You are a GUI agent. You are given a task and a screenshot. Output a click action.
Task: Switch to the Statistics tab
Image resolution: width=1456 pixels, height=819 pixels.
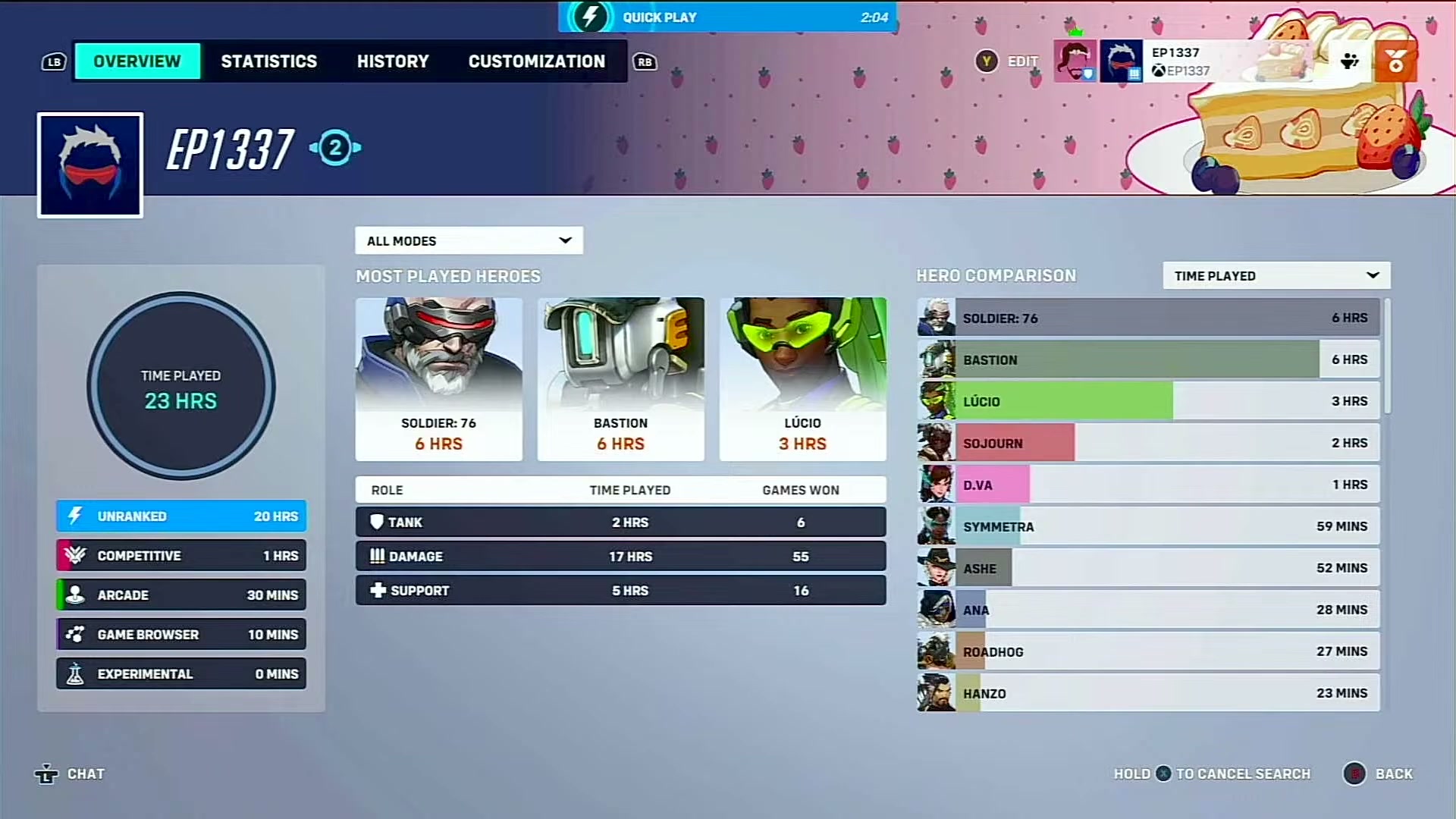[268, 61]
